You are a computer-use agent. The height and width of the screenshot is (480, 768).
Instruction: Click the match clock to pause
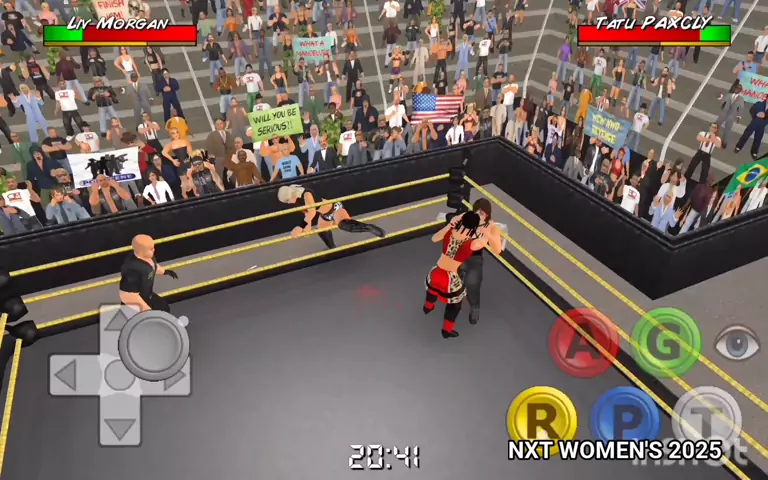(383, 458)
